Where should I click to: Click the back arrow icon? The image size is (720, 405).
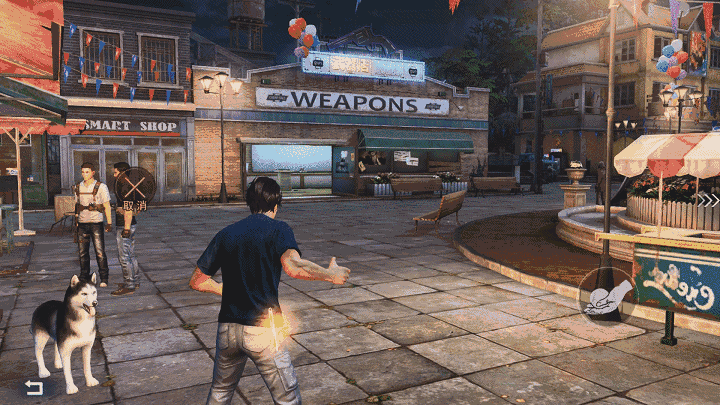pyautogui.click(x=34, y=388)
